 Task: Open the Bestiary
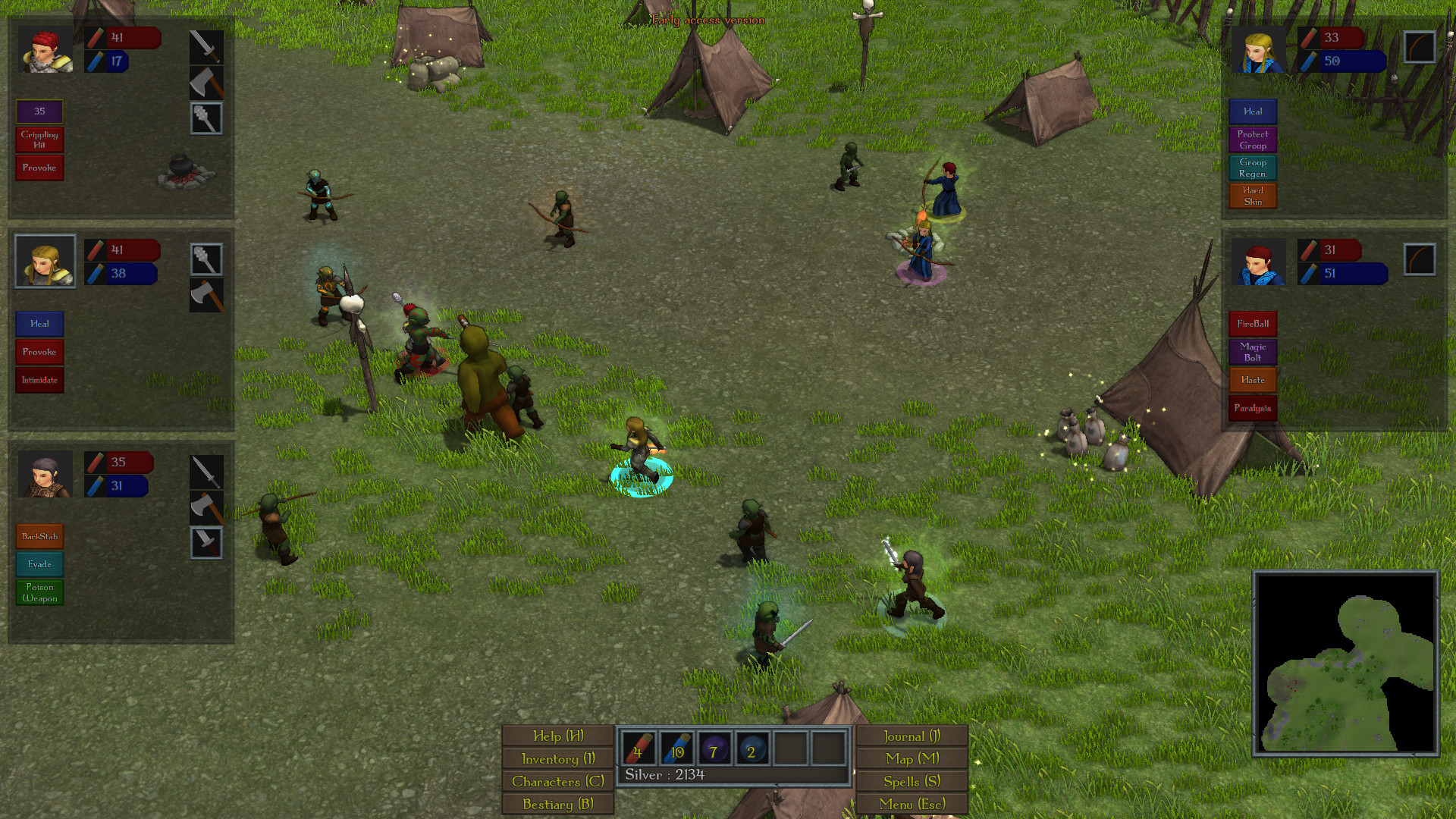pyautogui.click(x=557, y=803)
